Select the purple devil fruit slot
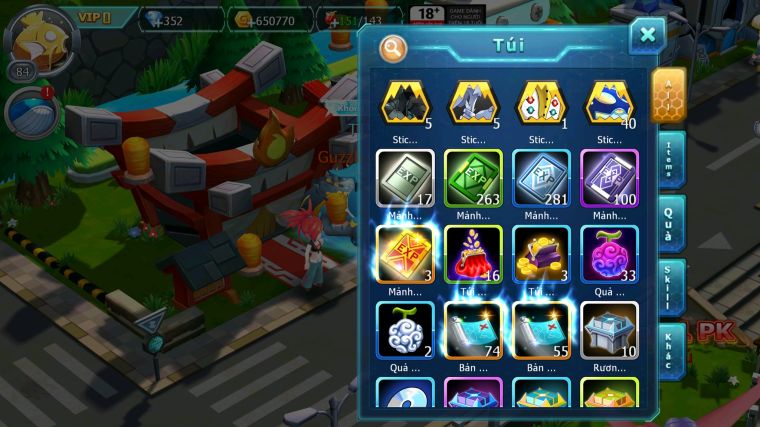Image resolution: width=760 pixels, height=427 pixels. [609, 254]
